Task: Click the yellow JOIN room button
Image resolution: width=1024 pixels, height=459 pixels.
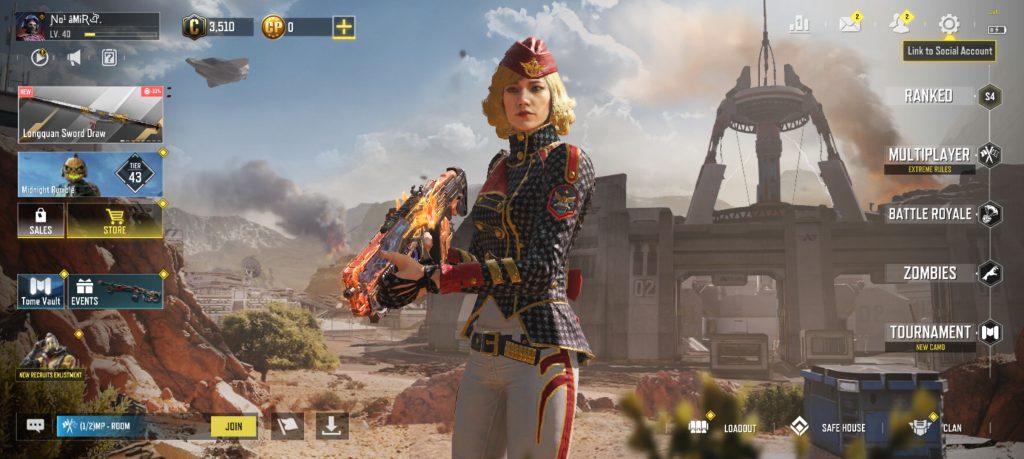Action: point(233,426)
